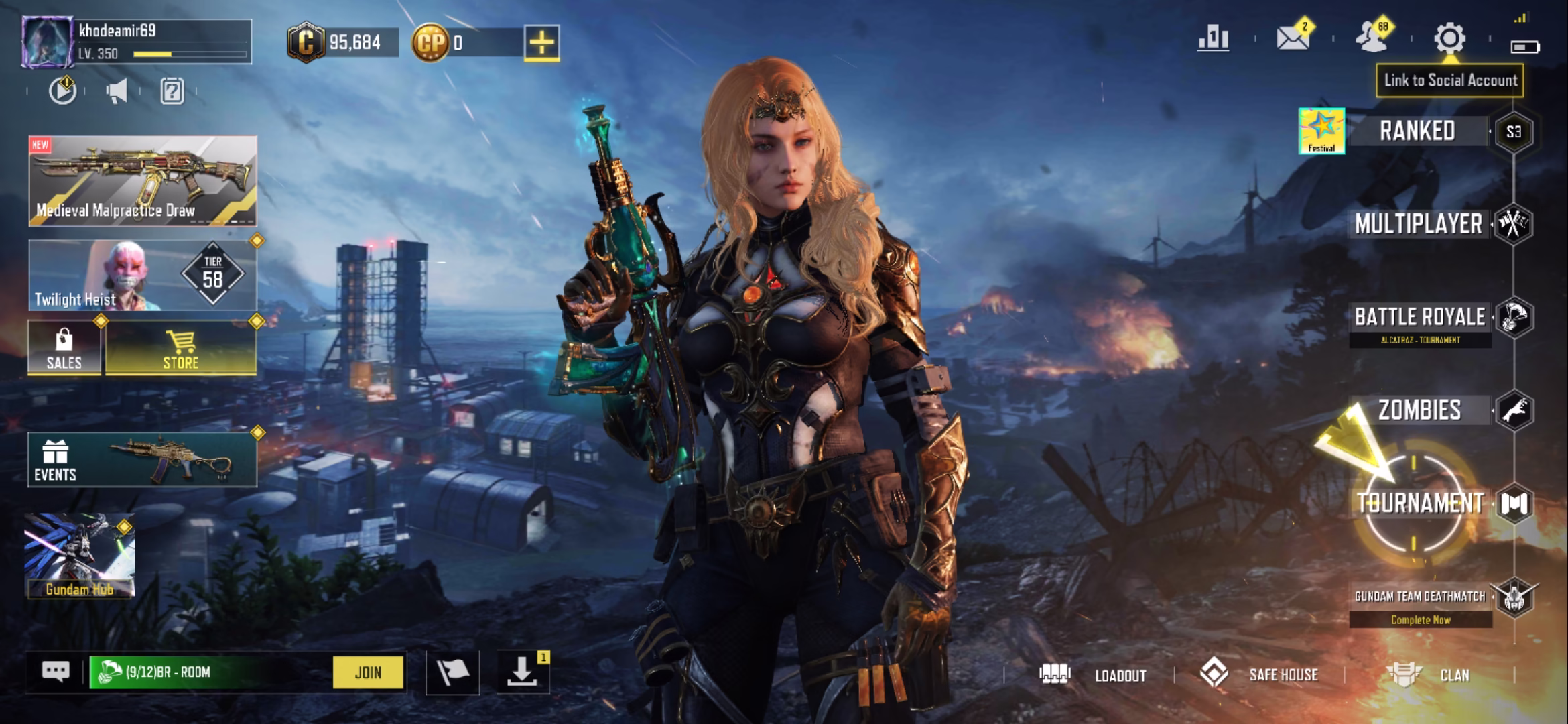
Task: Open the Tournament mode
Action: [1419, 503]
